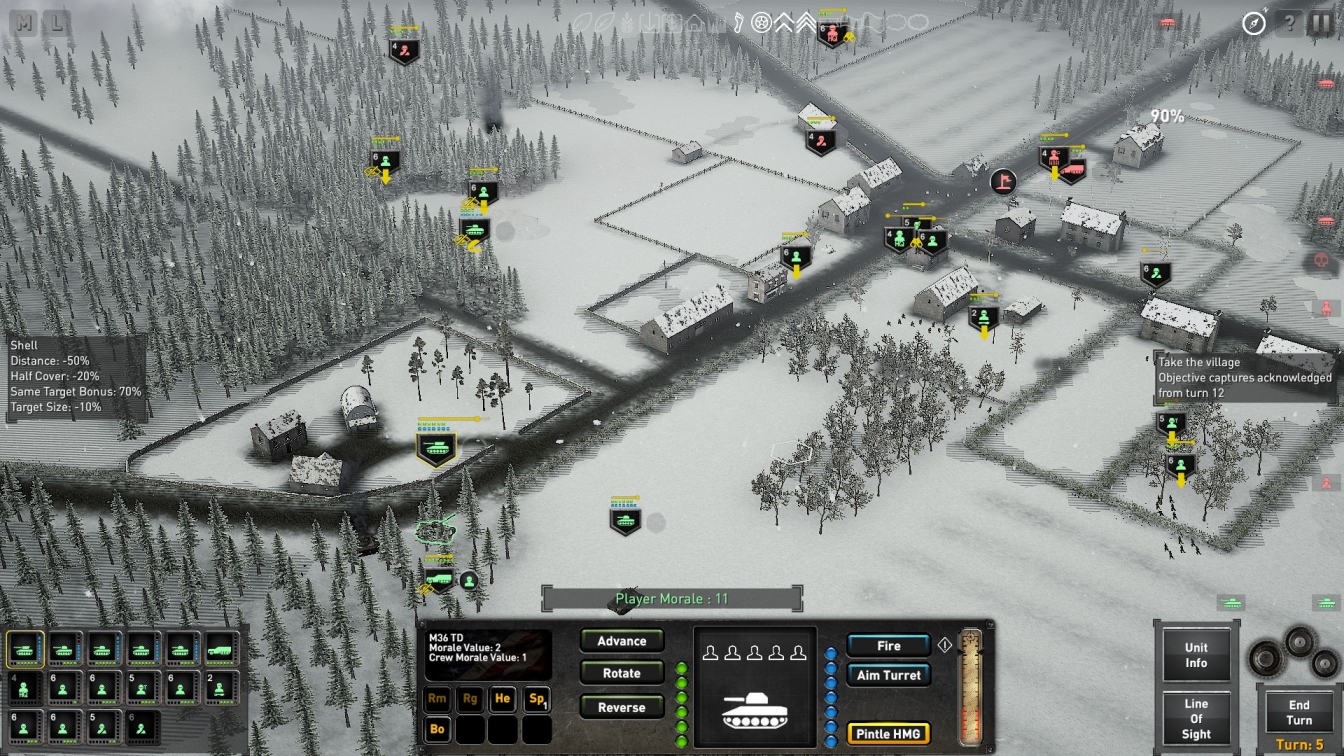Image resolution: width=1344 pixels, height=756 pixels.
Task: Pick the halftrack unit in the roster
Action: coord(221,648)
